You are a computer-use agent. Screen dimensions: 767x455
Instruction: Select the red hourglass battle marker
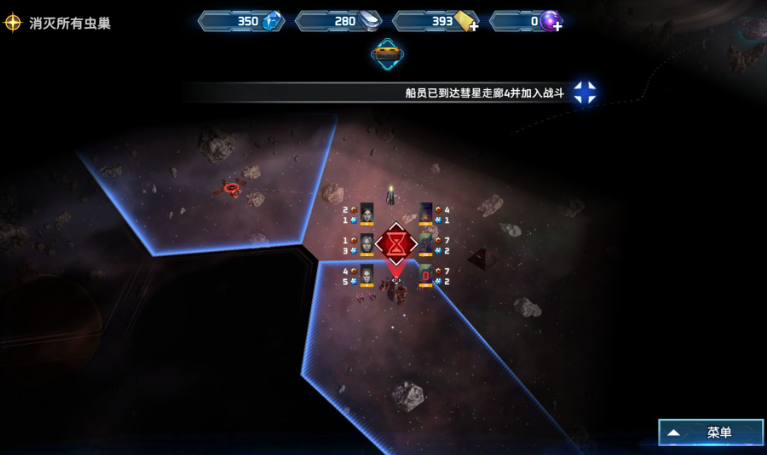tap(397, 243)
